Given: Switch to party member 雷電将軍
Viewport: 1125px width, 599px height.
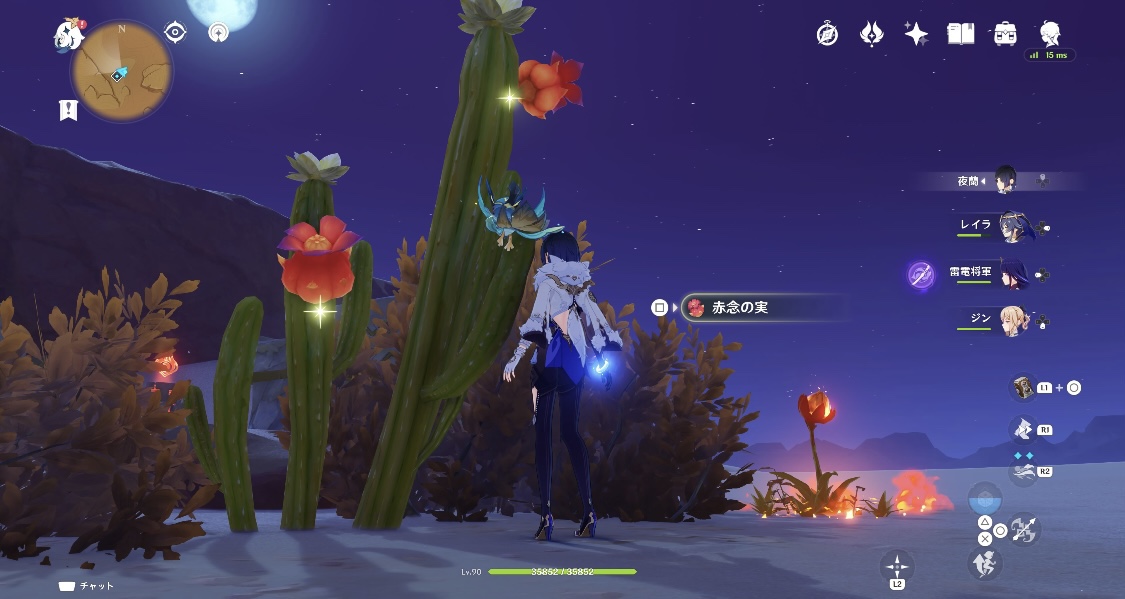Looking at the screenshot, I should (x=1012, y=273).
